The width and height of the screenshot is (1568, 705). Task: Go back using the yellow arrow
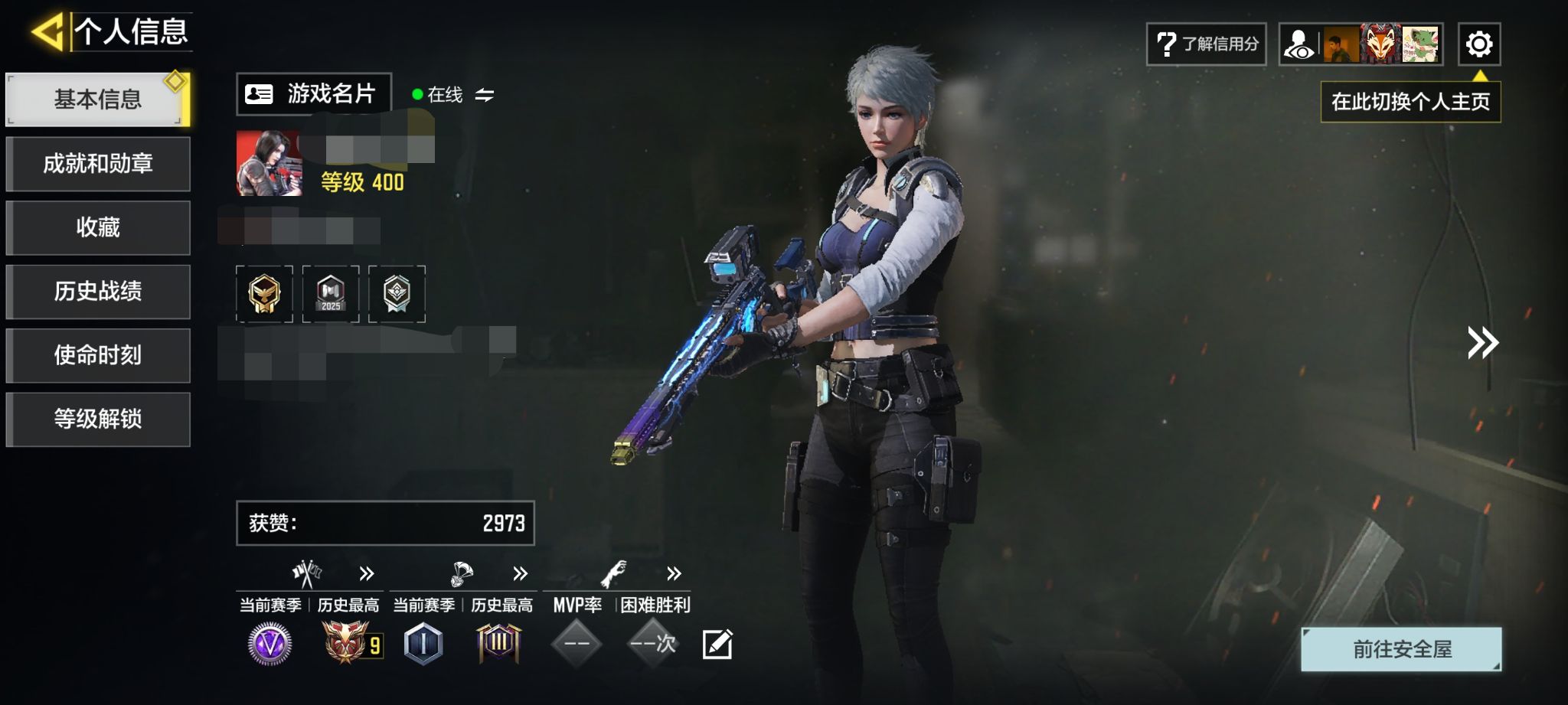[x=48, y=32]
